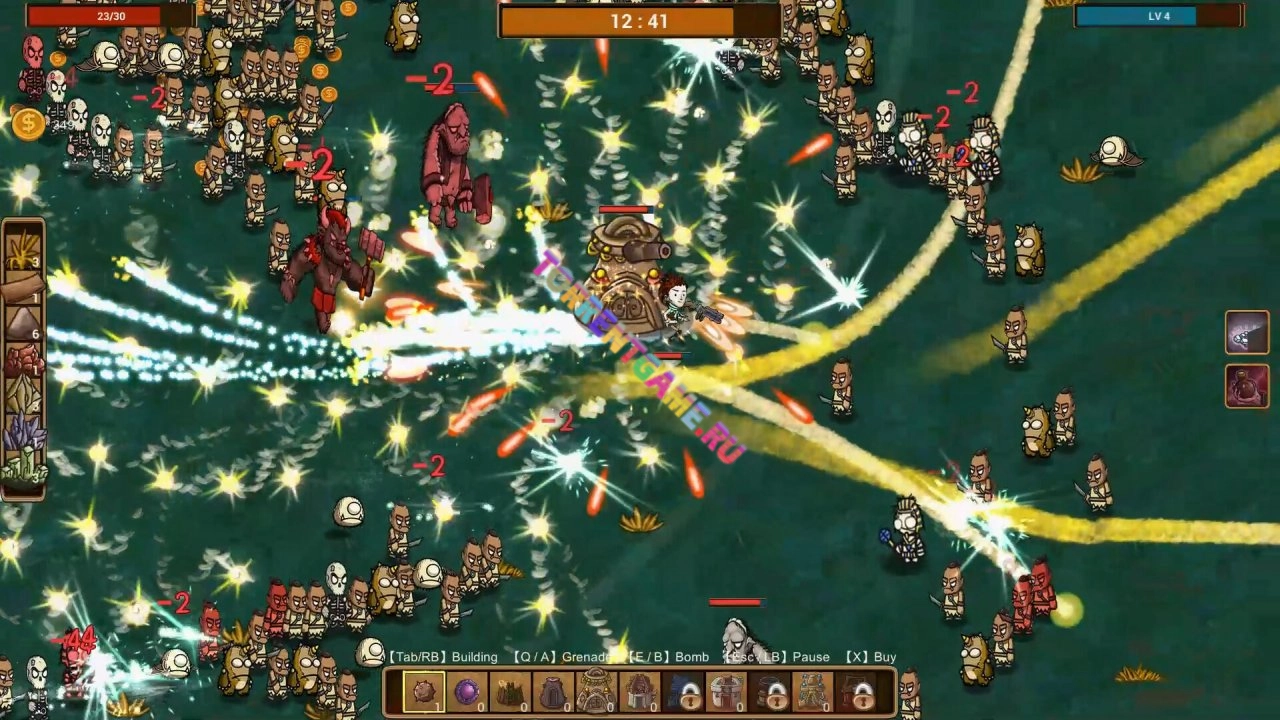Use the red potion flask ability

click(1247, 386)
